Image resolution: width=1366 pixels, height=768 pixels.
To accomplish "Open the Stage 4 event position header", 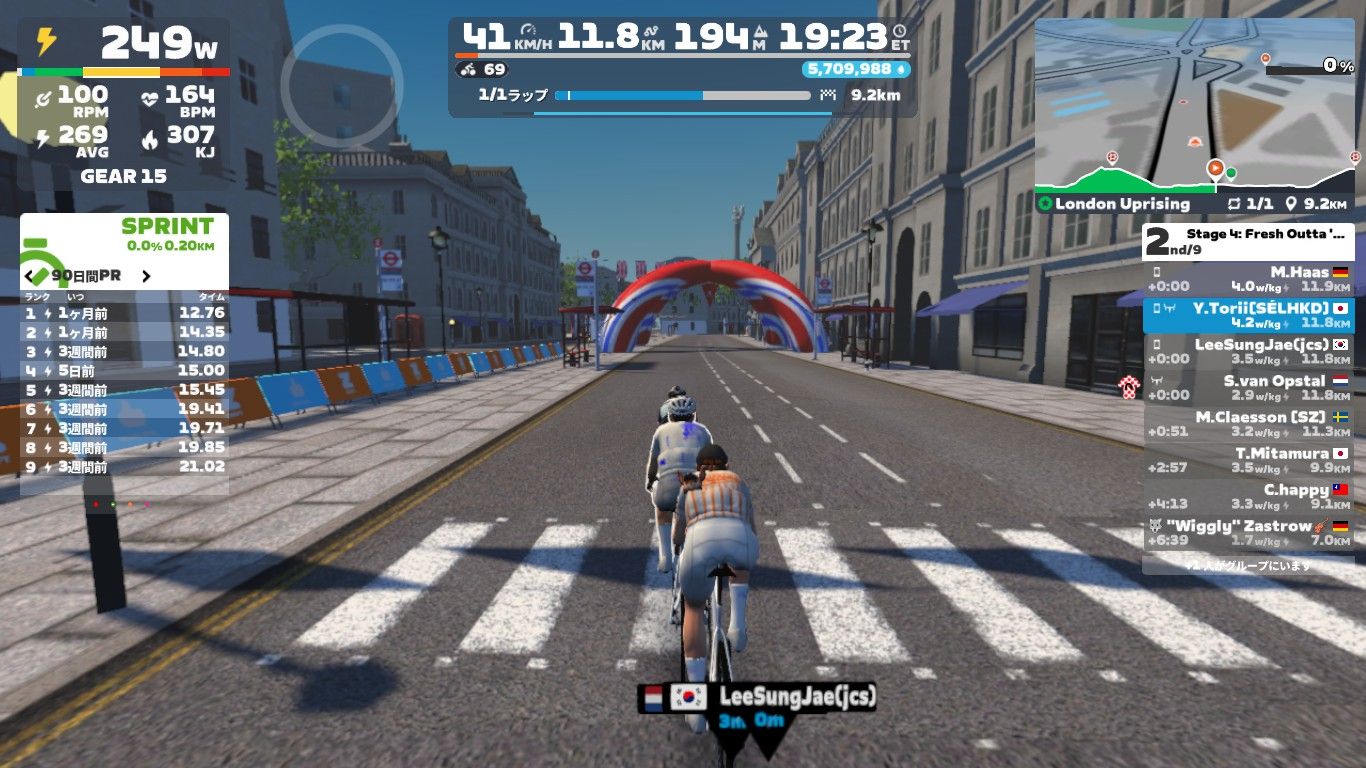I will coord(1248,241).
